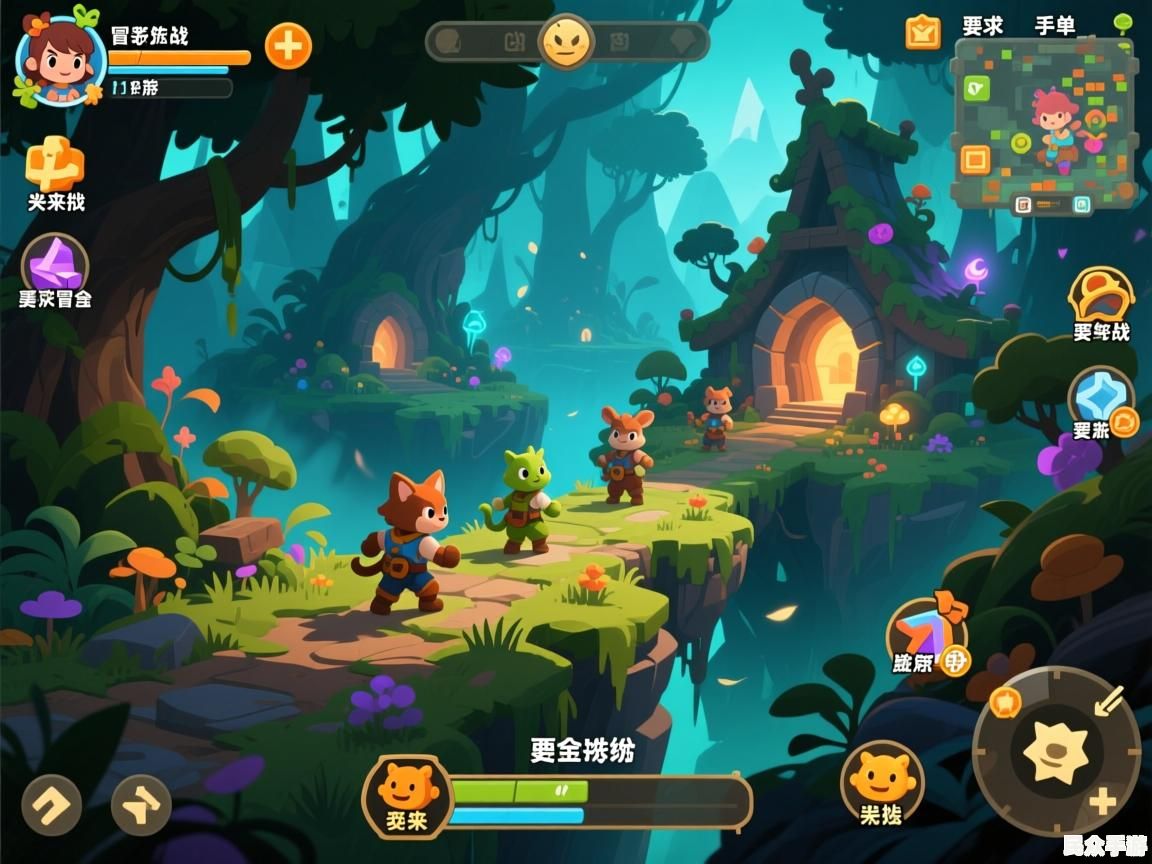Open the orange puzzle piece menu
The height and width of the screenshot is (864, 1152).
click(x=54, y=165)
